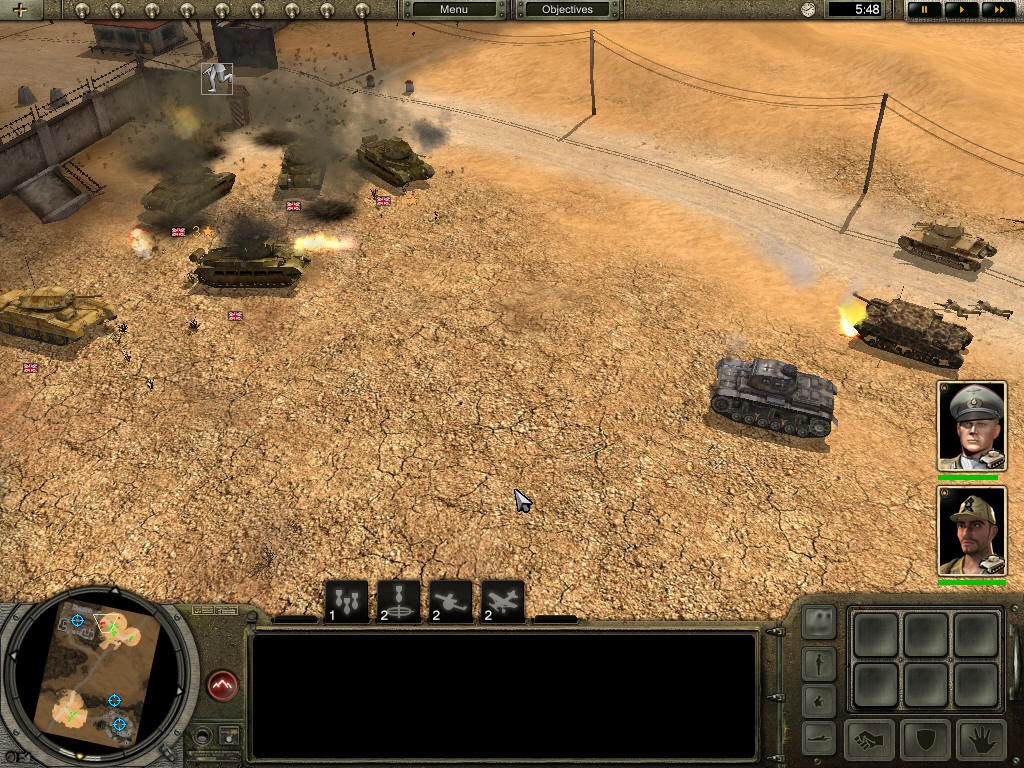Viewport: 1024px width, 768px height.
Task: Choose the fist aggressive stance button
Action: 869,741
